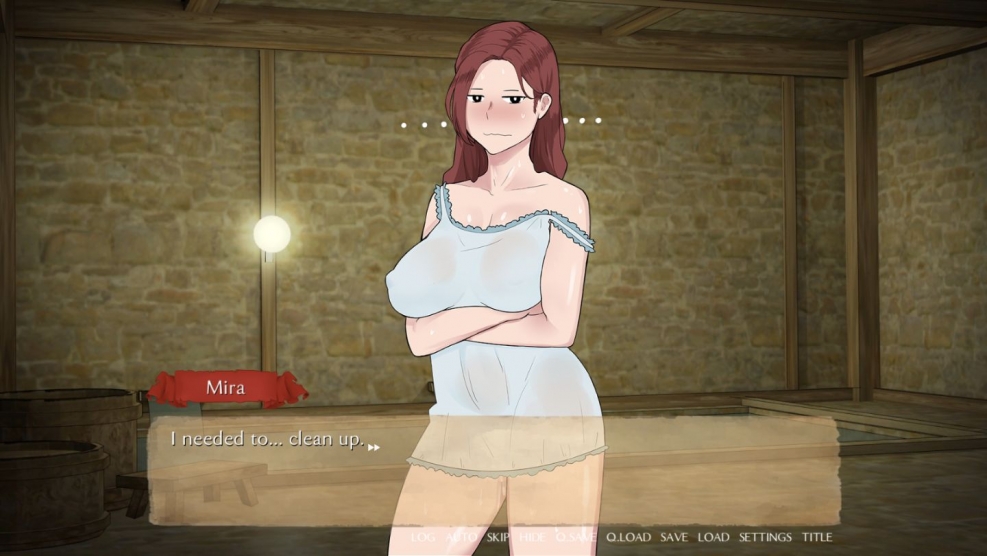Open the SAVE menu
The height and width of the screenshot is (556, 987).
point(674,537)
